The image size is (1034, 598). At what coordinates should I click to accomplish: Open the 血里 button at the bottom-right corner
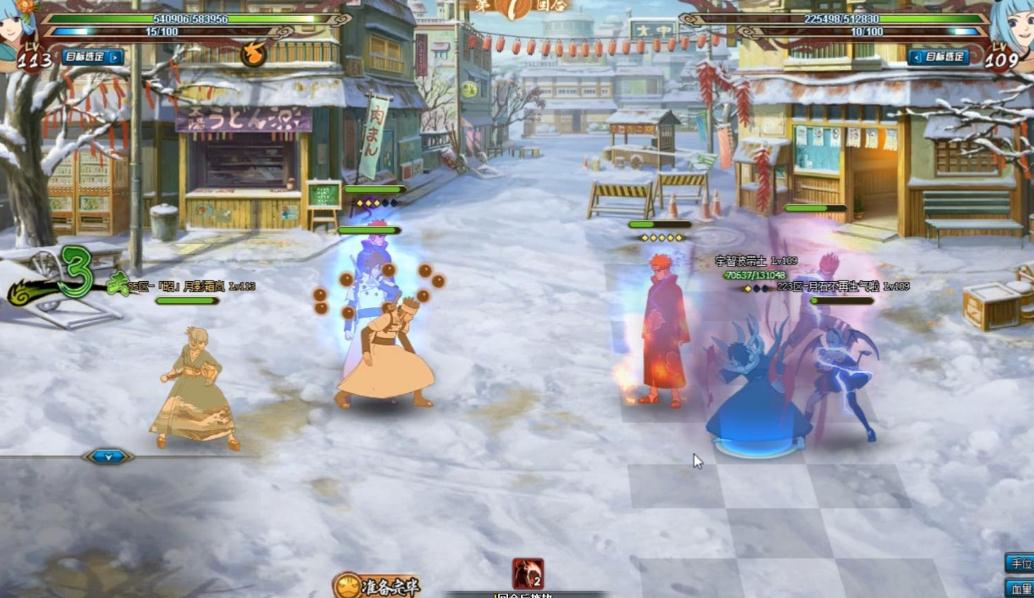pyautogui.click(x=1019, y=589)
